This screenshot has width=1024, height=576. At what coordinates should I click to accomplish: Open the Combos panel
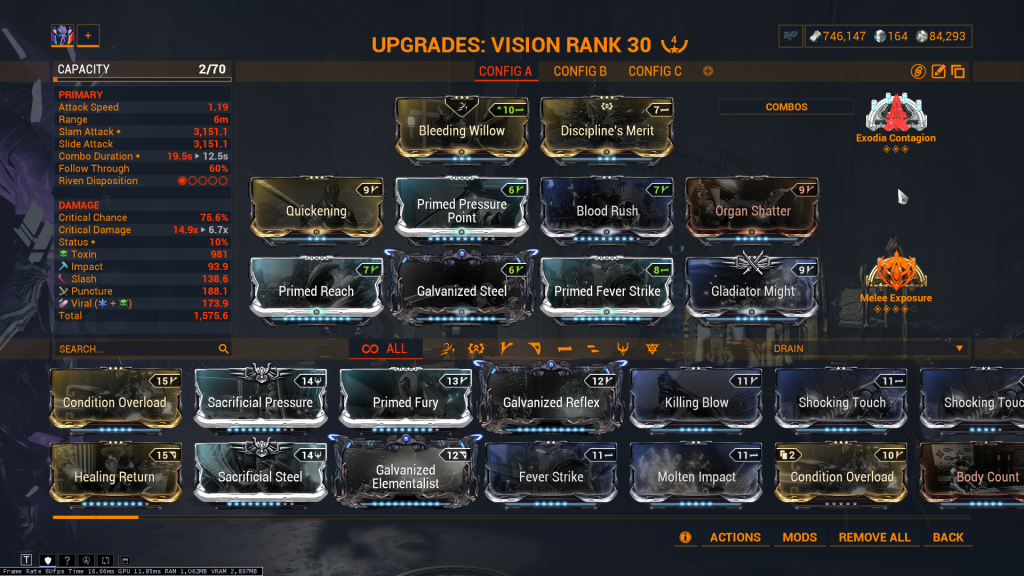(x=786, y=107)
